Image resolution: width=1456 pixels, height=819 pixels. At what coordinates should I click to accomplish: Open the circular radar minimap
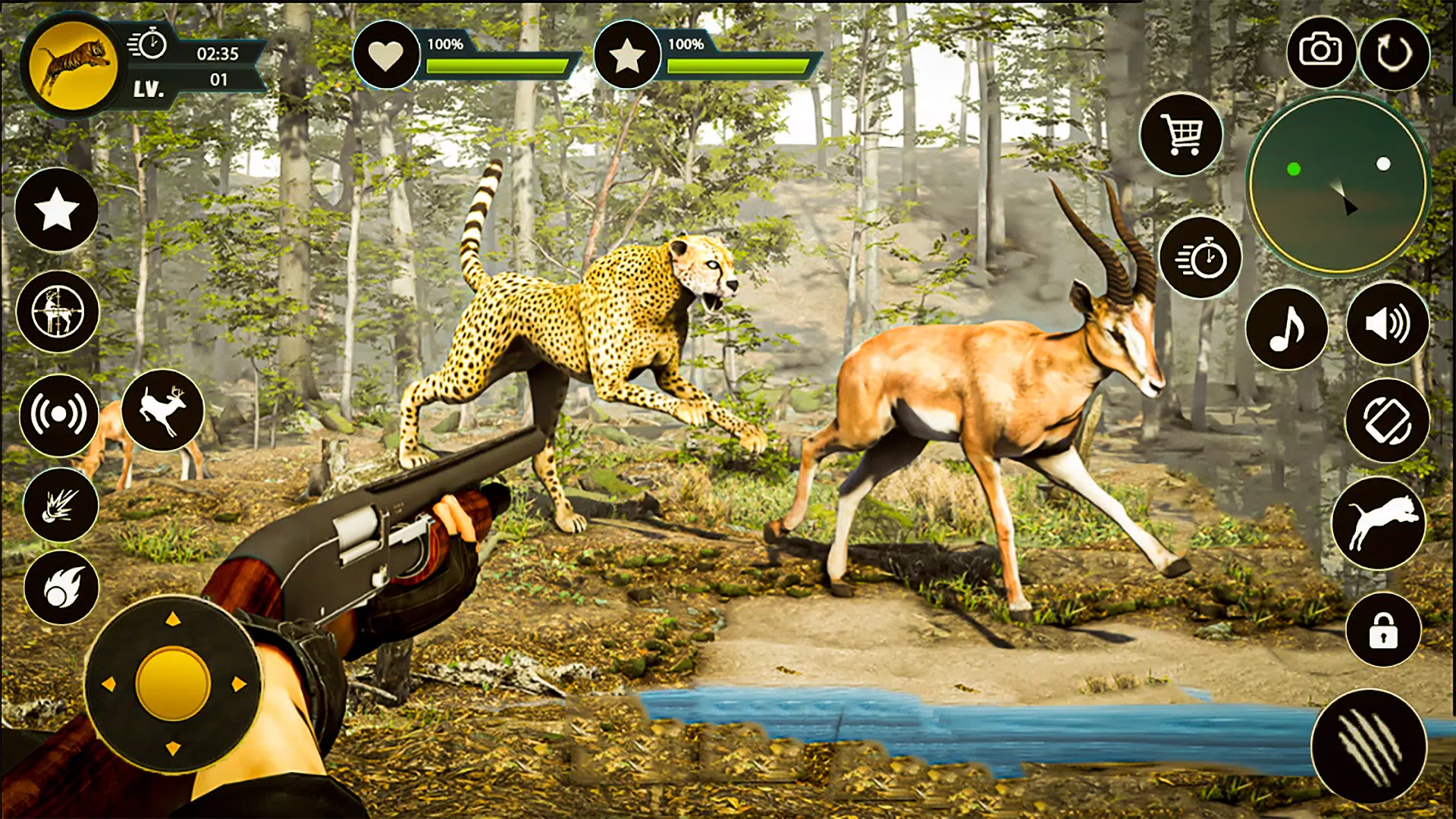coord(1338,184)
